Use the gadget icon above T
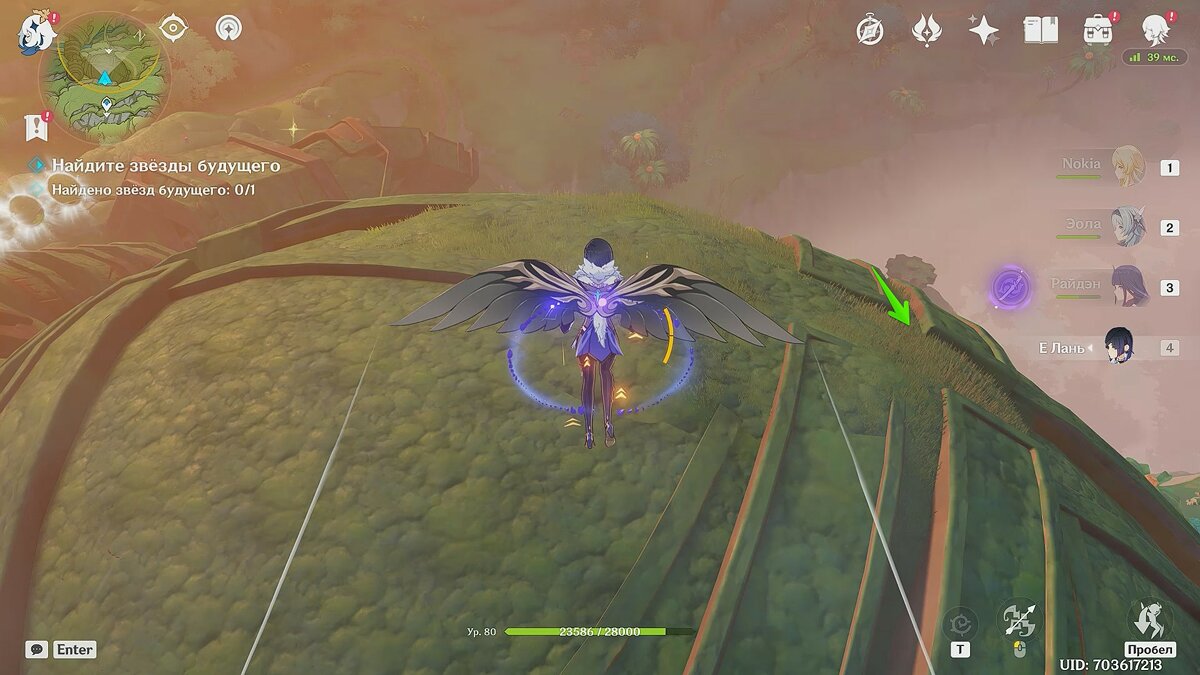The width and height of the screenshot is (1200, 675). coord(960,624)
